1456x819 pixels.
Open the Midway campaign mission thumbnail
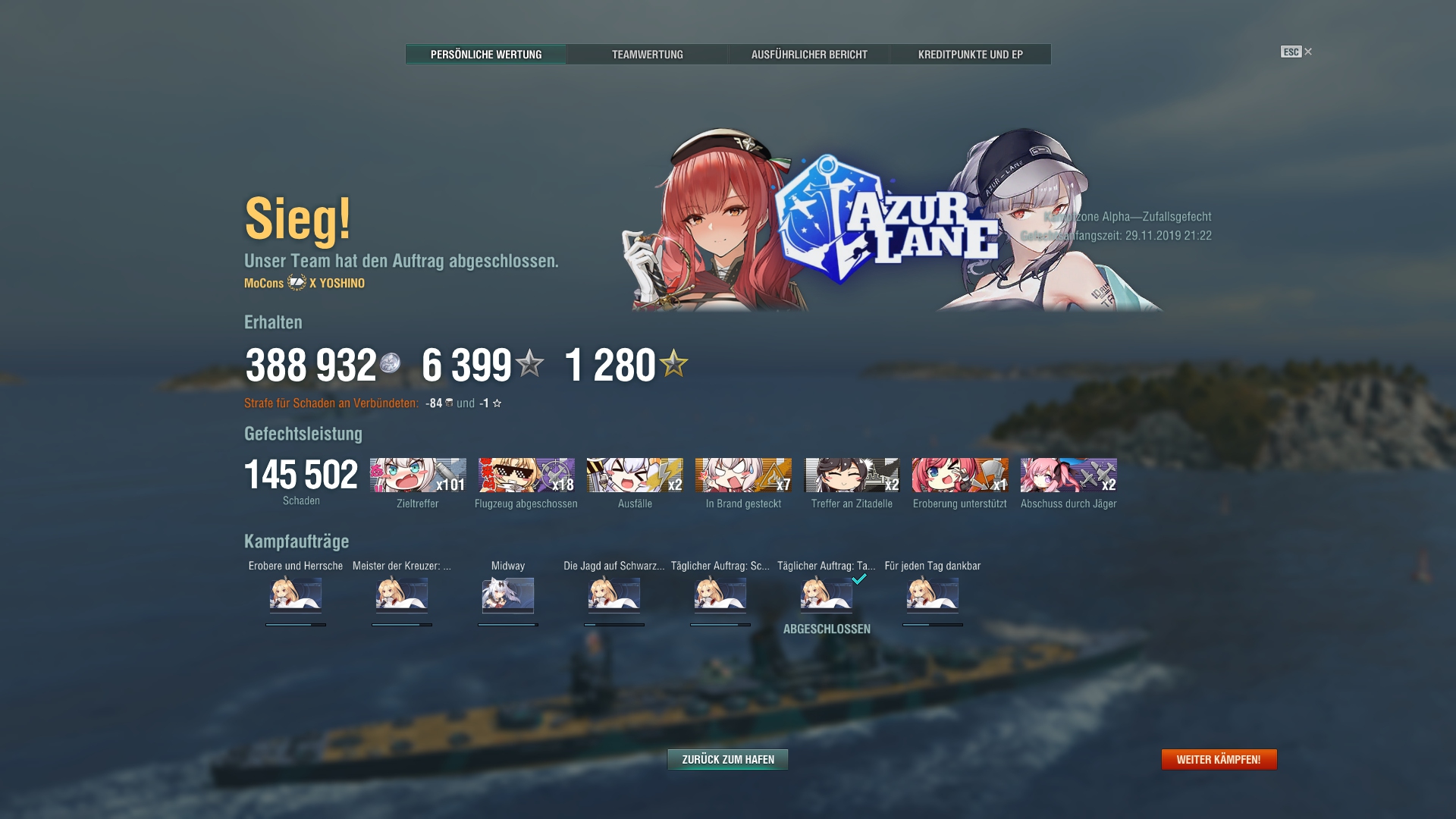pyautogui.click(x=510, y=596)
